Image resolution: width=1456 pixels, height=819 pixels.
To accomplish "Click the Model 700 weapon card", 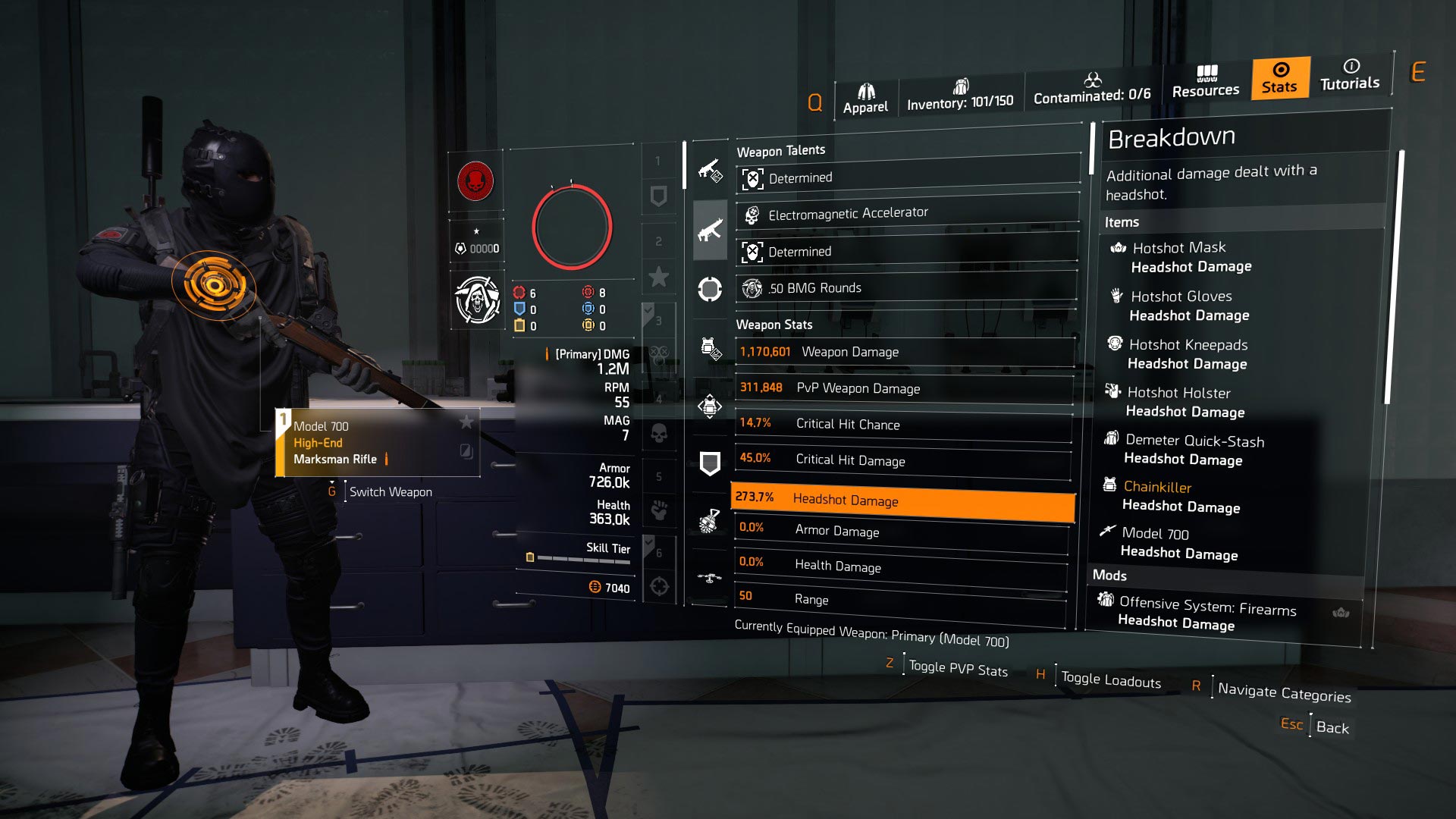I will click(x=378, y=443).
